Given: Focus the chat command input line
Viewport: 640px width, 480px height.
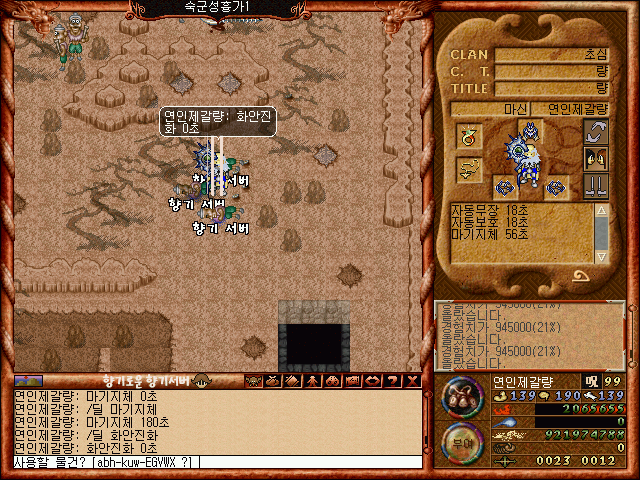Looking at the screenshot, I should pos(215,462).
